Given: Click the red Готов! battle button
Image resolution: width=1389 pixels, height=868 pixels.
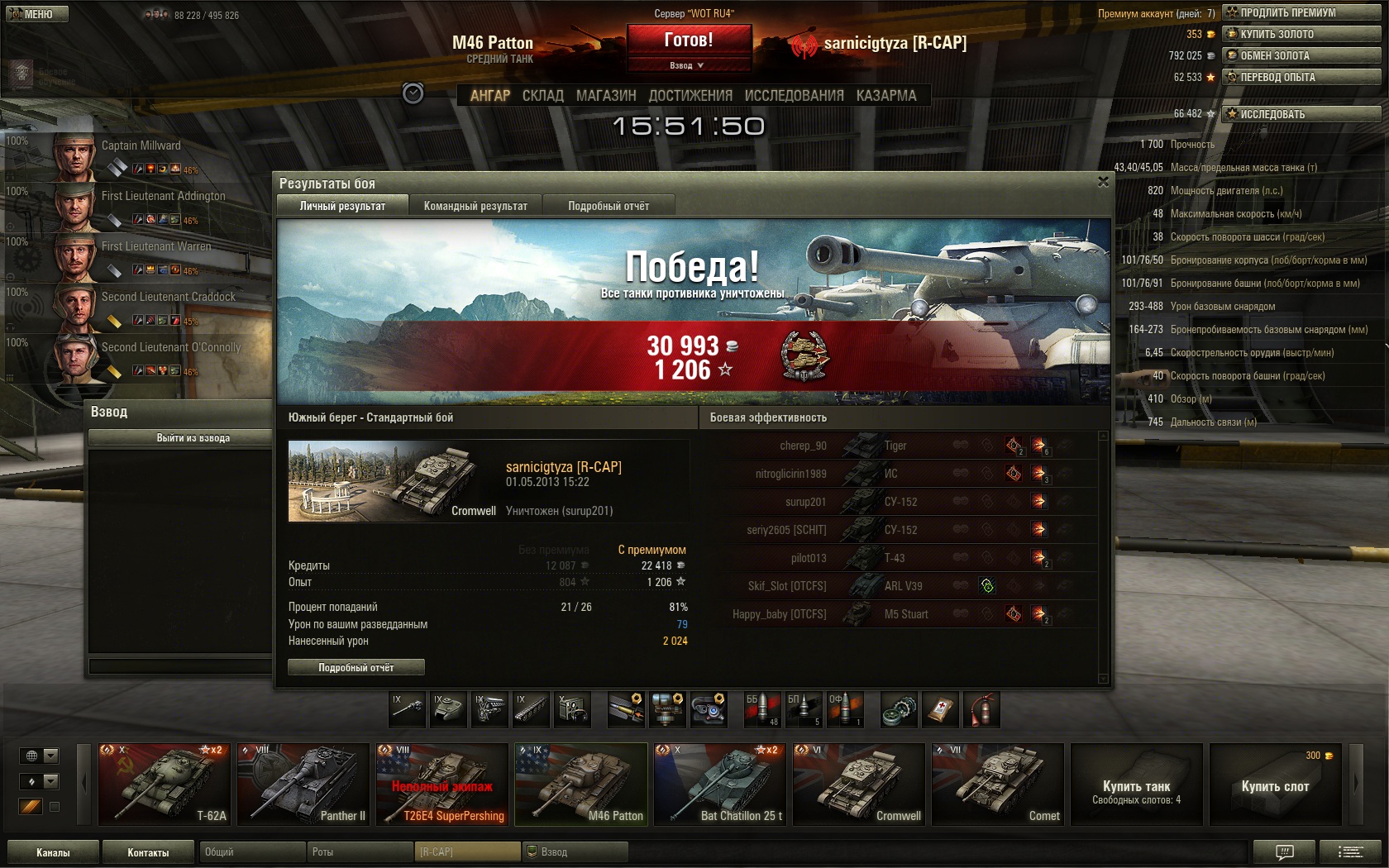Looking at the screenshot, I should [x=689, y=40].
